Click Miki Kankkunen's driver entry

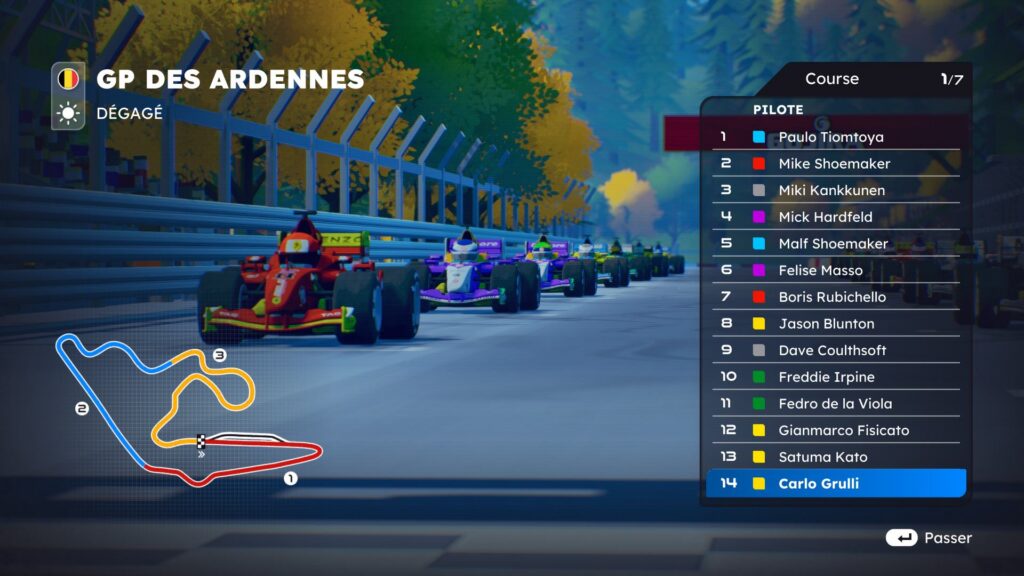[x=835, y=190]
